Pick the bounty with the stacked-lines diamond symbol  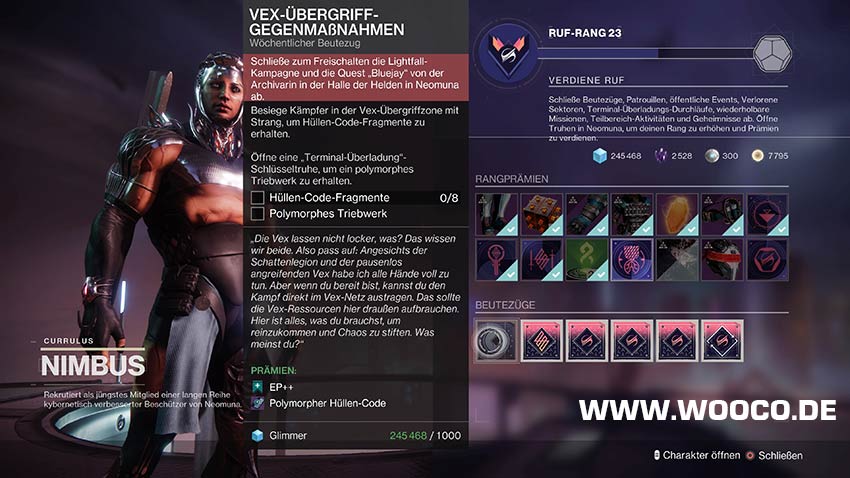pyautogui.click(x=541, y=340)
